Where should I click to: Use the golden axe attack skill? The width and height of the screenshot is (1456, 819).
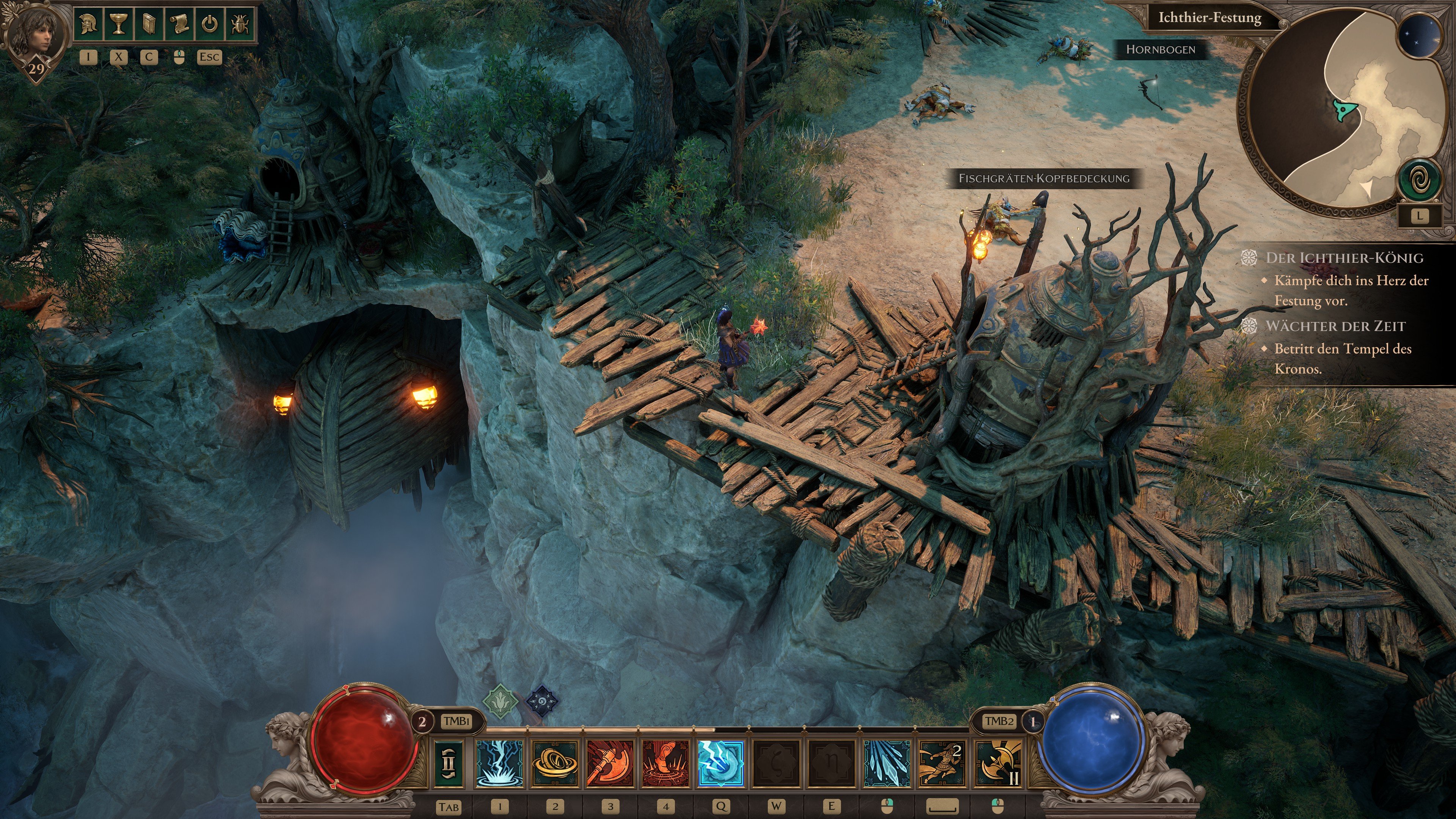pos(998,763)
